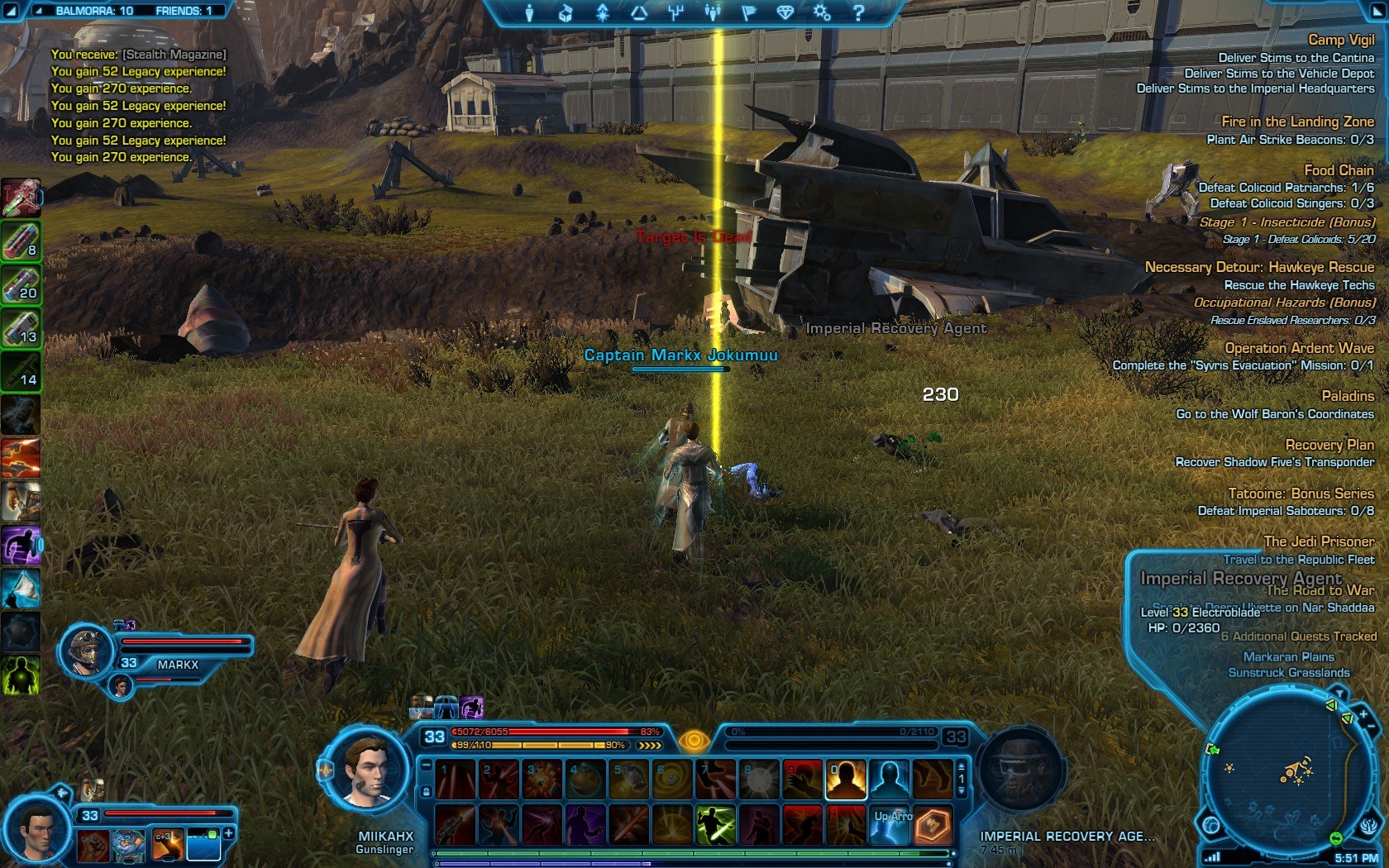Click the question mark help icon
1389x868 pixels.
pyautogui.click(x=858, y=12)
